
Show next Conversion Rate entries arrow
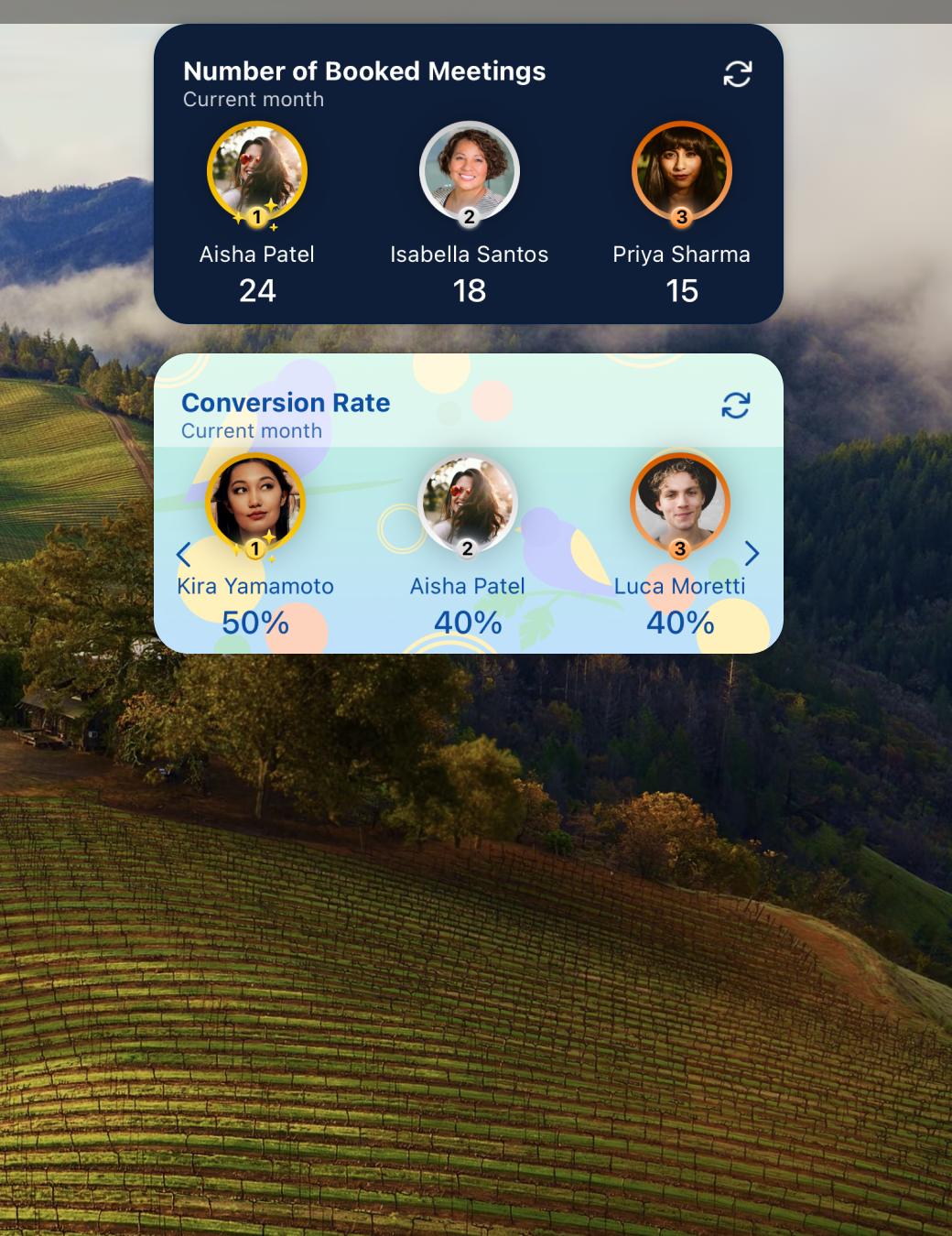tap(752, 553)
